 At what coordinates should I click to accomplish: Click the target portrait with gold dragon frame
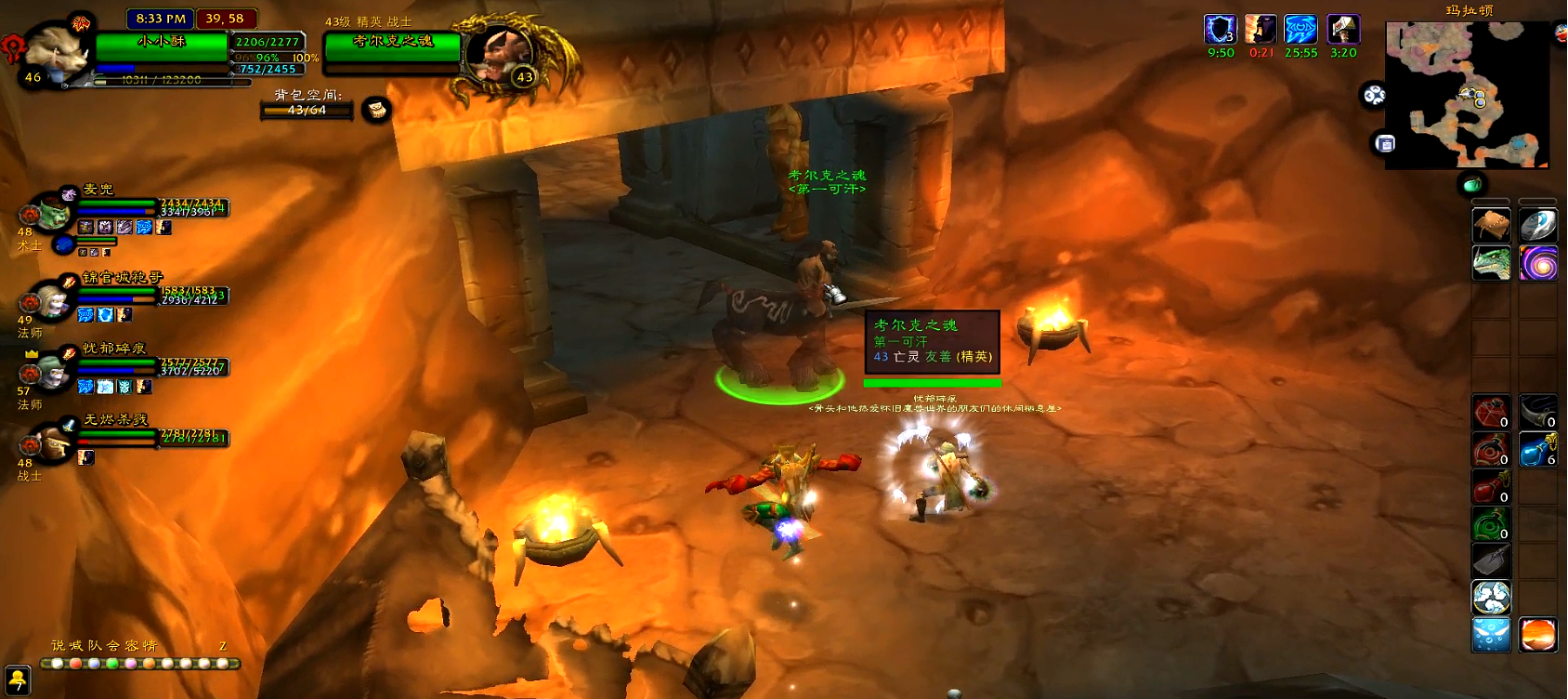click(x=499, y=53)
